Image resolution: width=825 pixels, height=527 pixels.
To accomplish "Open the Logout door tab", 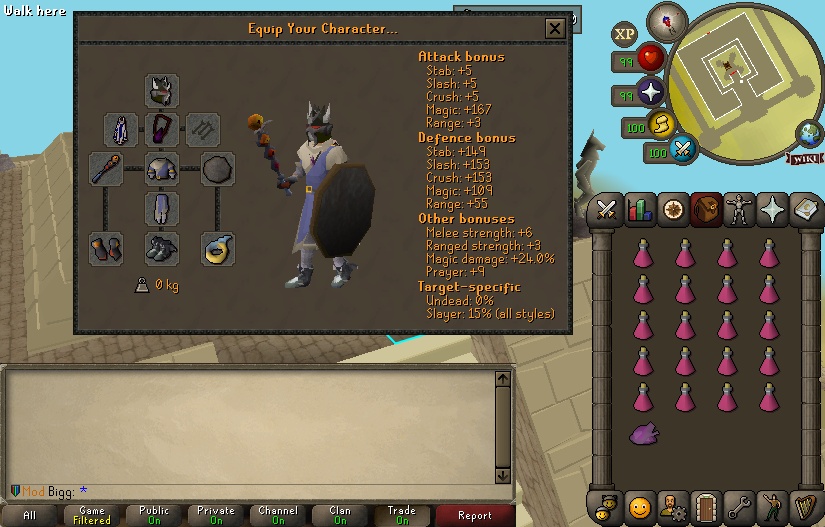I will (x=706, y=506).
